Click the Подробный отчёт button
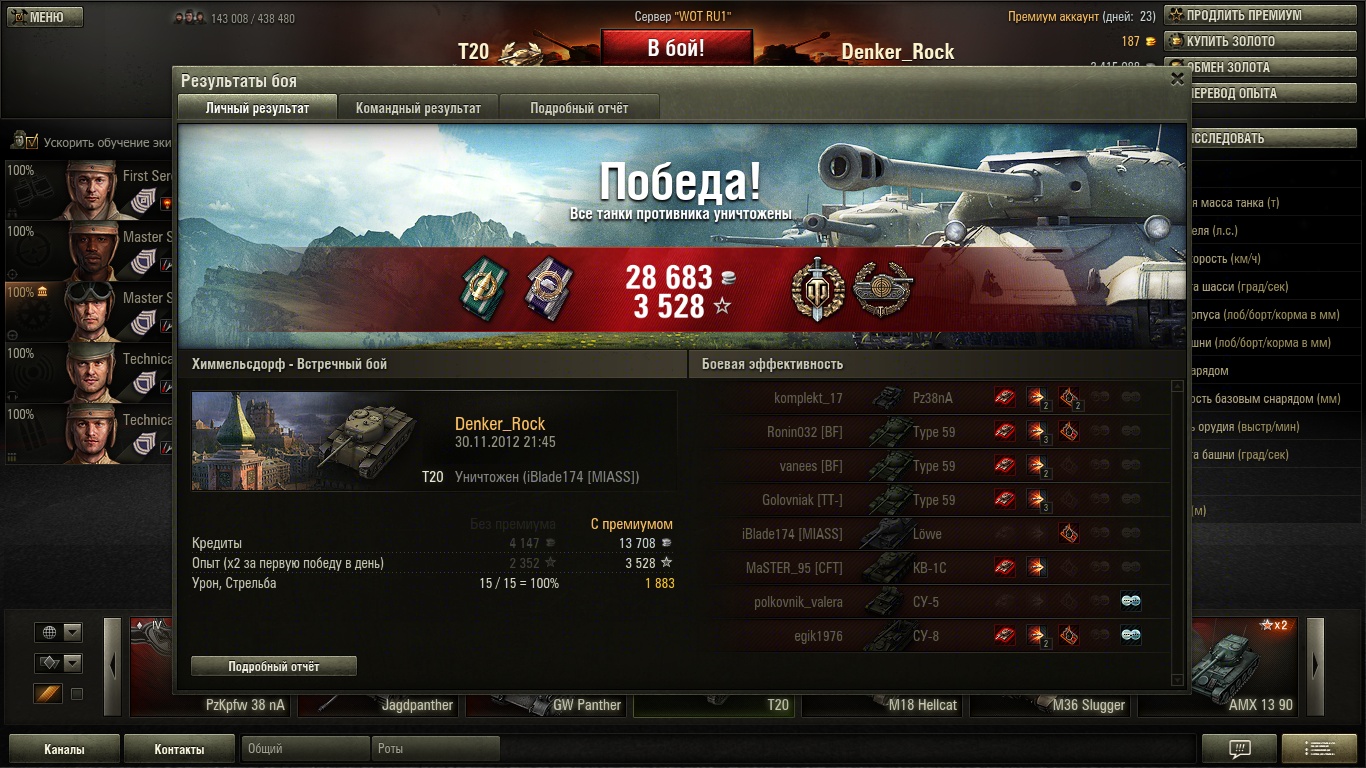 point(274,666)
